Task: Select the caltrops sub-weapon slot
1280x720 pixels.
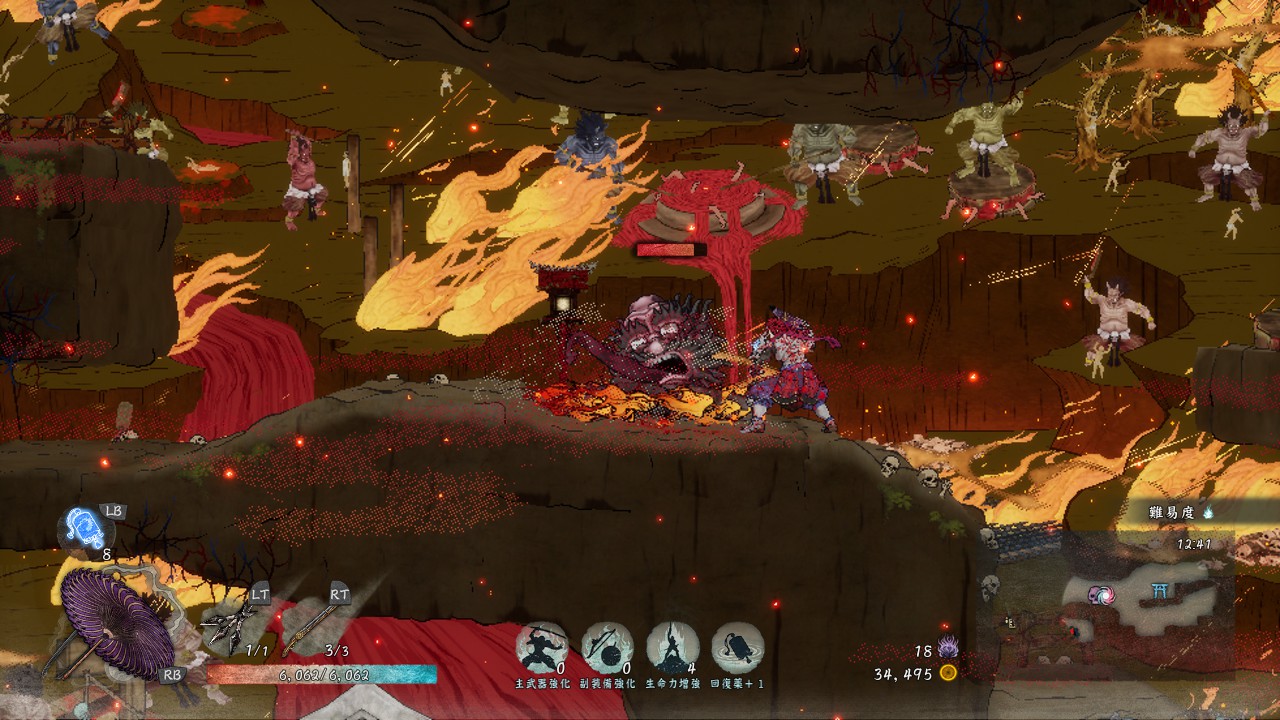Action: (228, 623)
